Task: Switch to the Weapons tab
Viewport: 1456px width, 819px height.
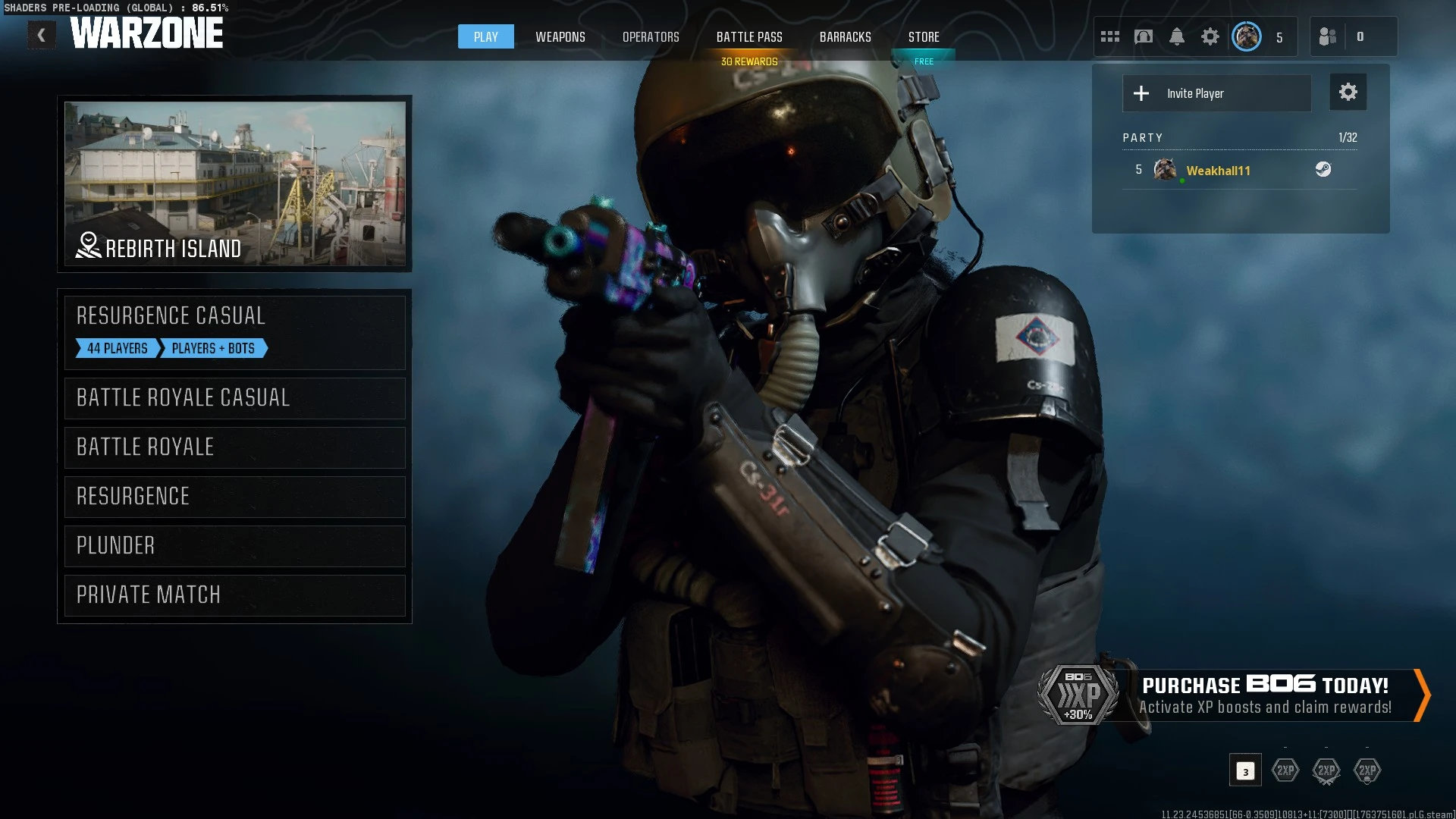Action: click(x=560, y=36)
